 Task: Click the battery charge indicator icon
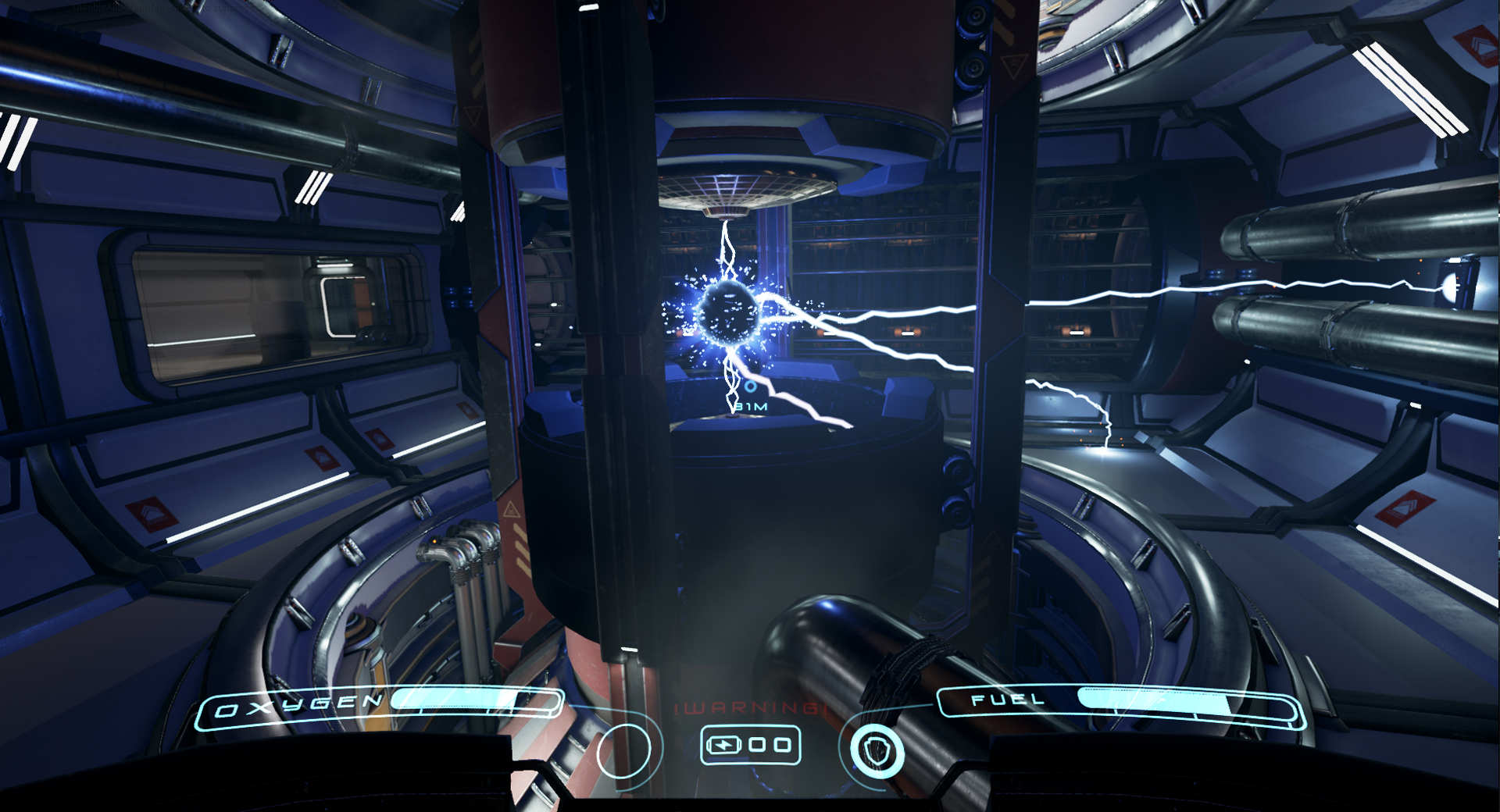(724, 746)
